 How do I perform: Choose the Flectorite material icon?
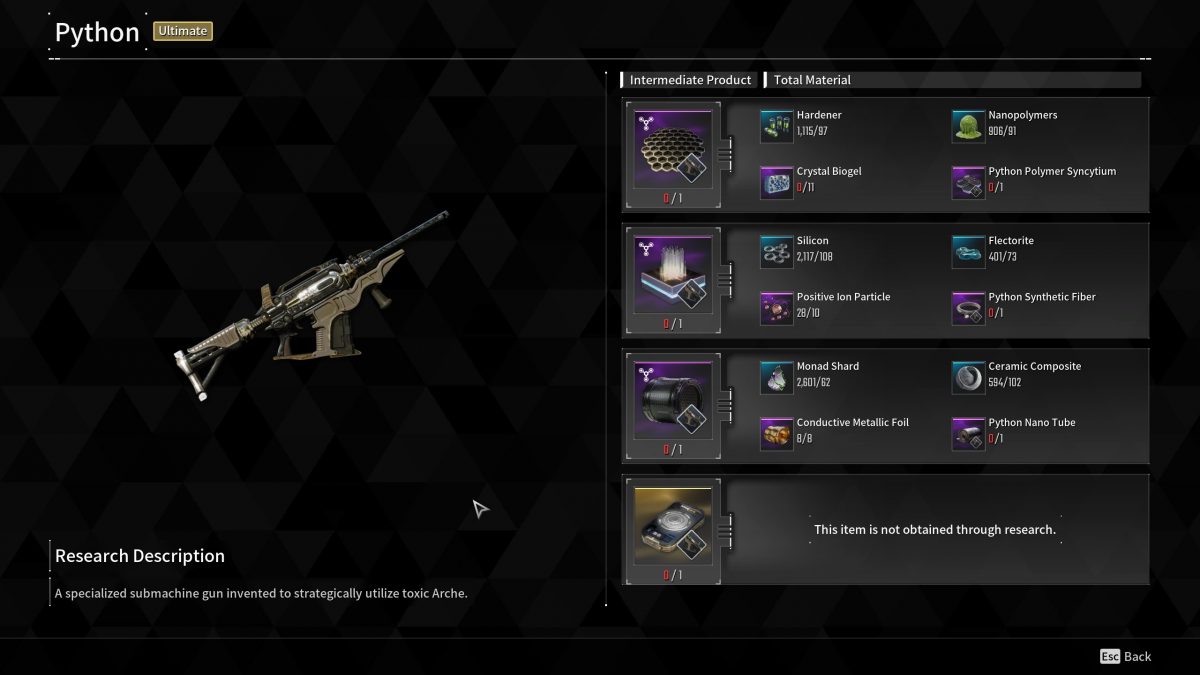click(968, 251)
